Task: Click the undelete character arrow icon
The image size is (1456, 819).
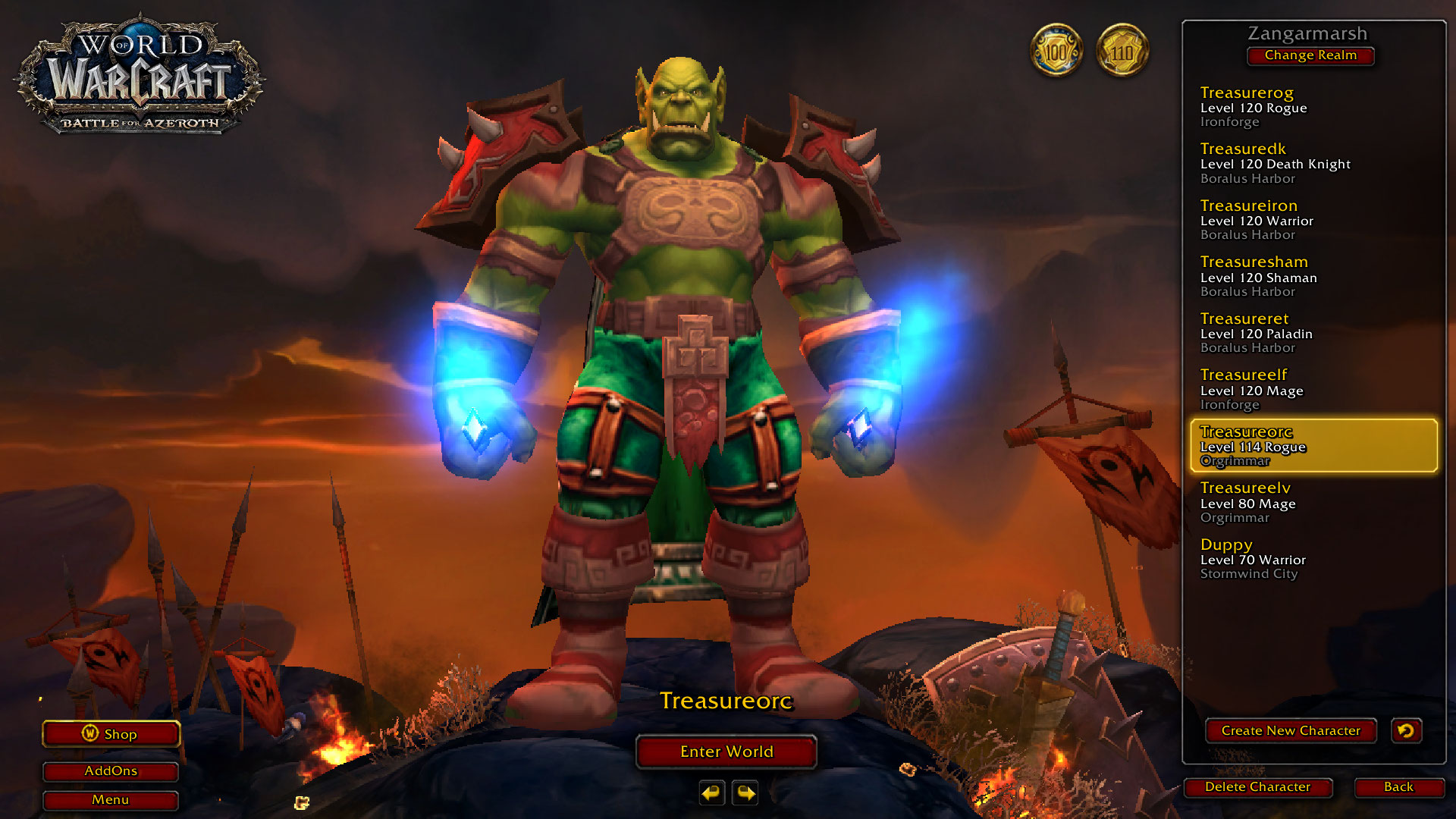Action: [x=1406, y=731]
